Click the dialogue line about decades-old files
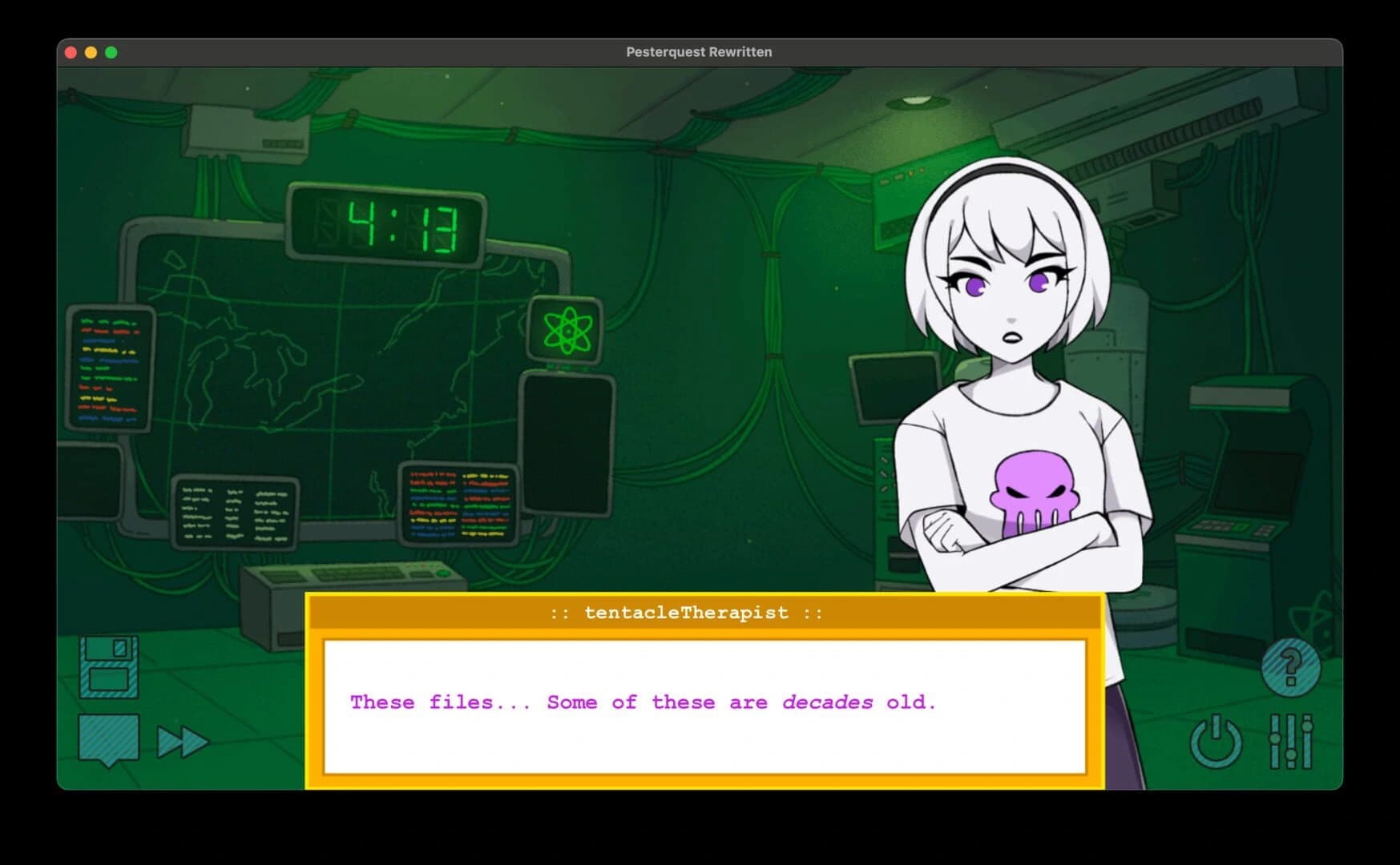This screenshot has height=865, width=1400. (641, 702)
